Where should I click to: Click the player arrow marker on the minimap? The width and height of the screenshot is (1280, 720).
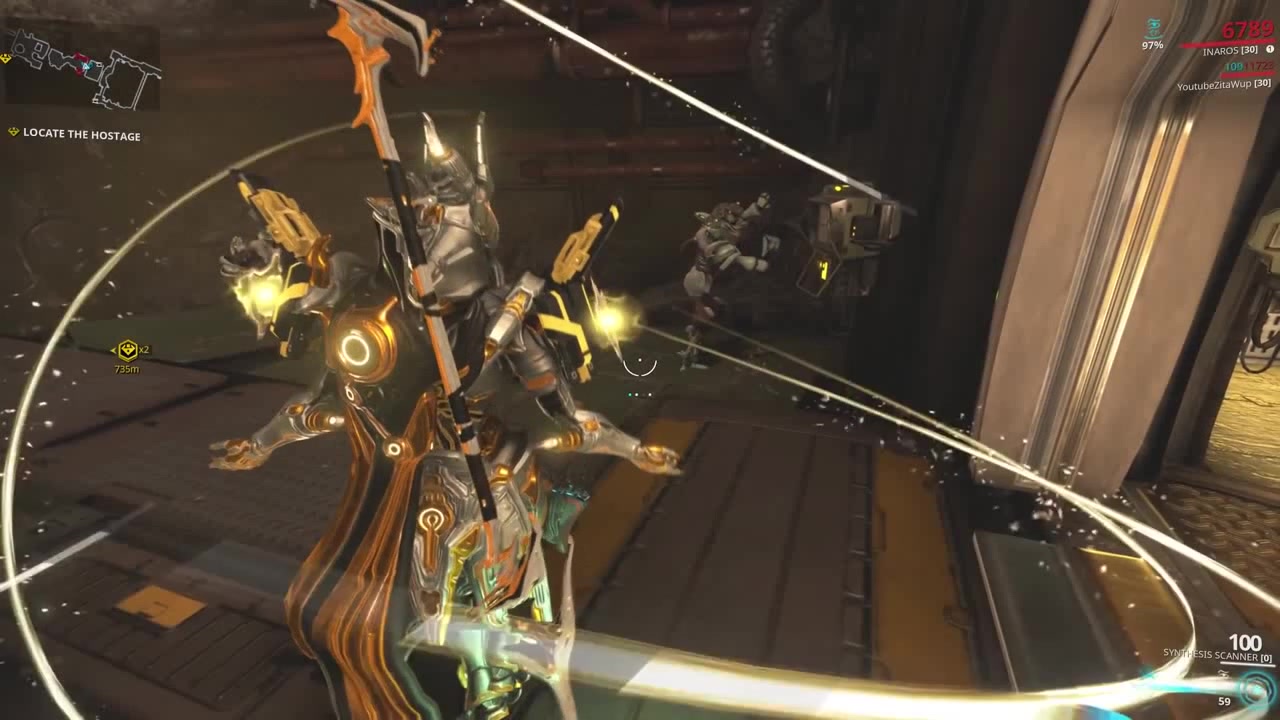(86, 66)
